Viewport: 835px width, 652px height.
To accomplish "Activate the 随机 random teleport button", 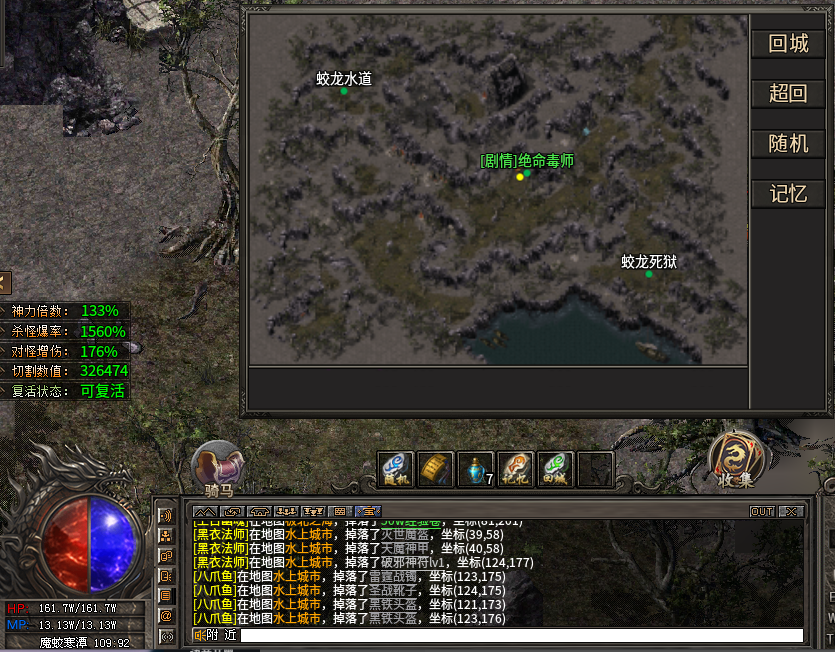I will 788,143.
